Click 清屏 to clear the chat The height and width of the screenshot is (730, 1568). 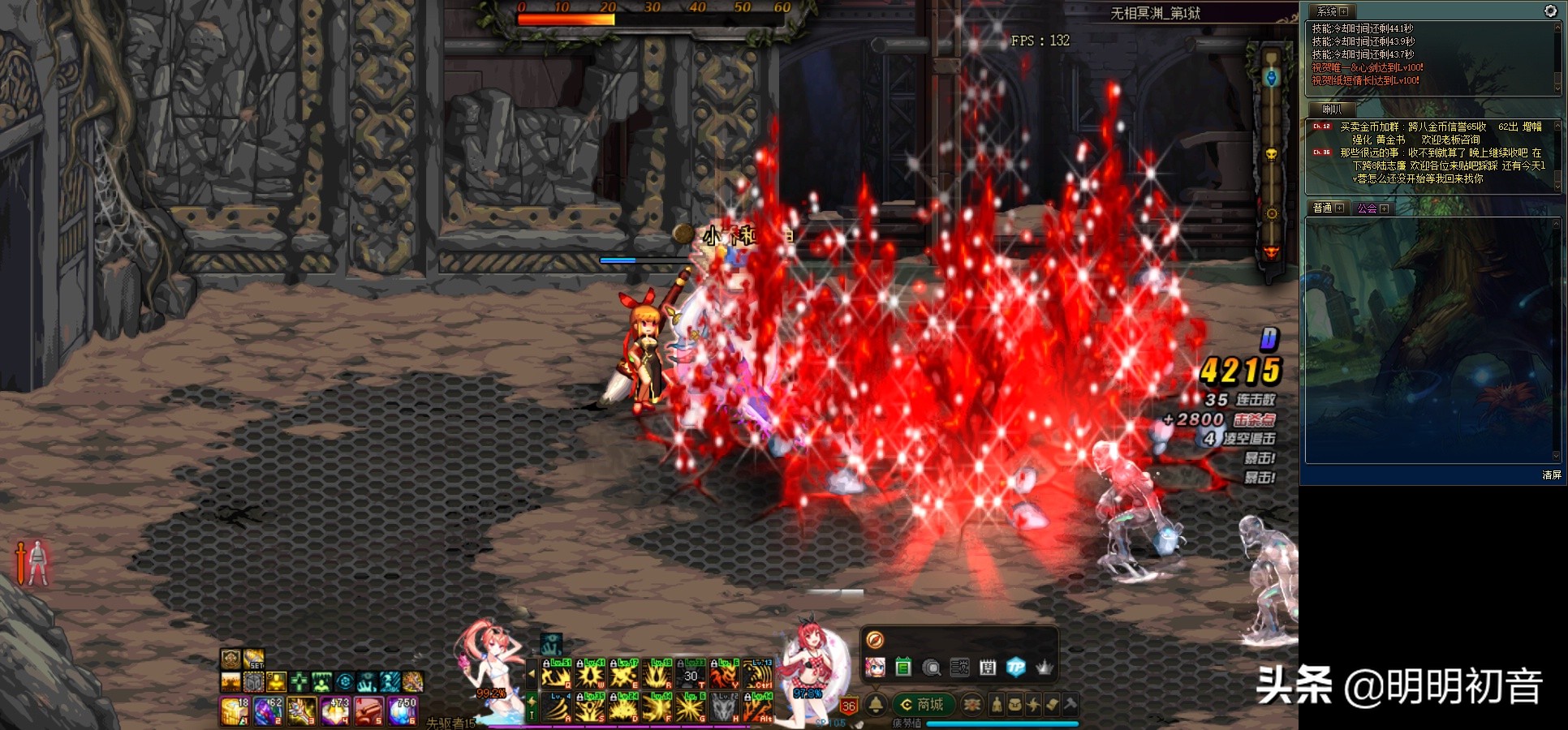coord(1551,475)
